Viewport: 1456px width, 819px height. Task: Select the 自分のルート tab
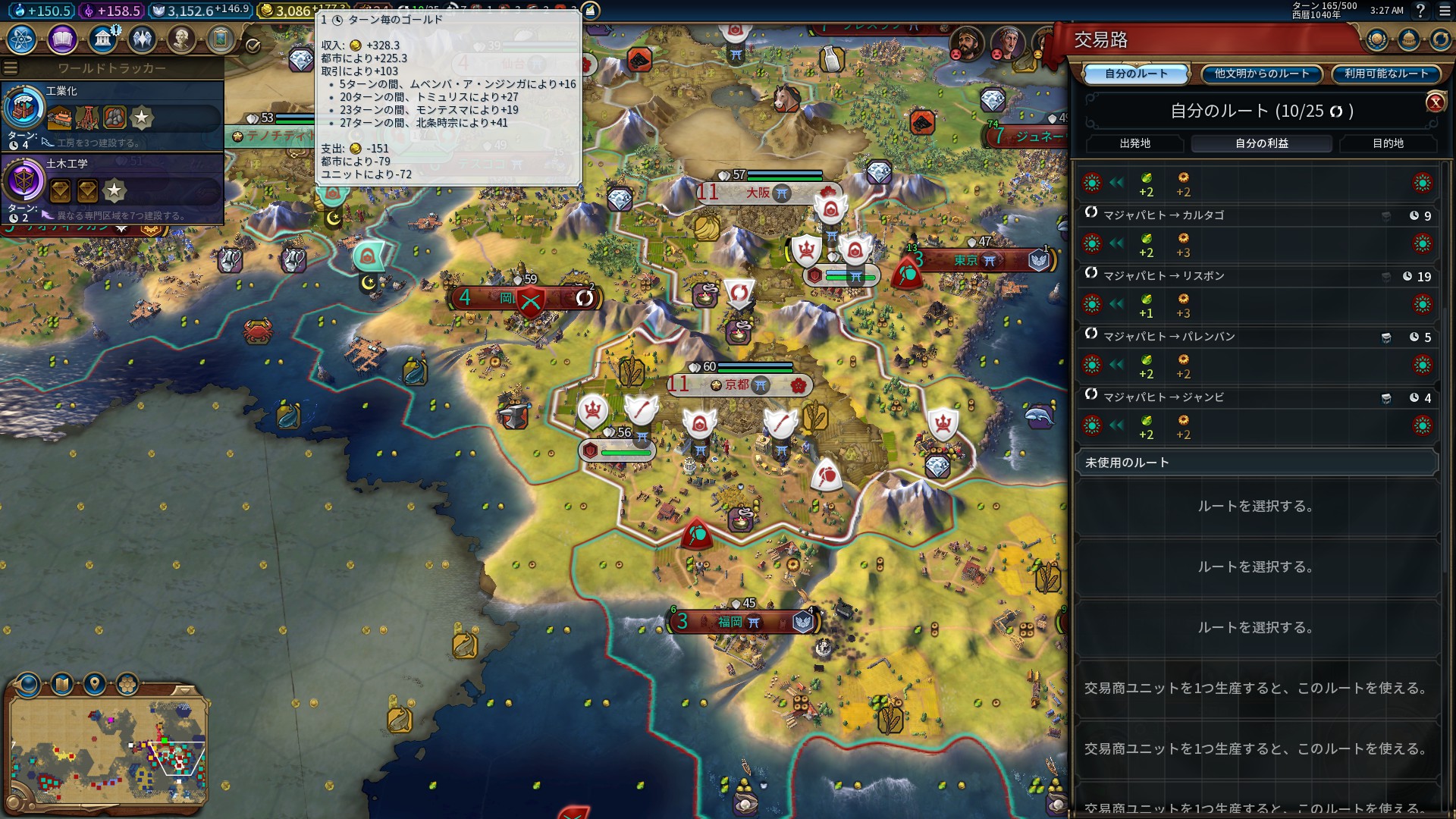point(1136,74)
